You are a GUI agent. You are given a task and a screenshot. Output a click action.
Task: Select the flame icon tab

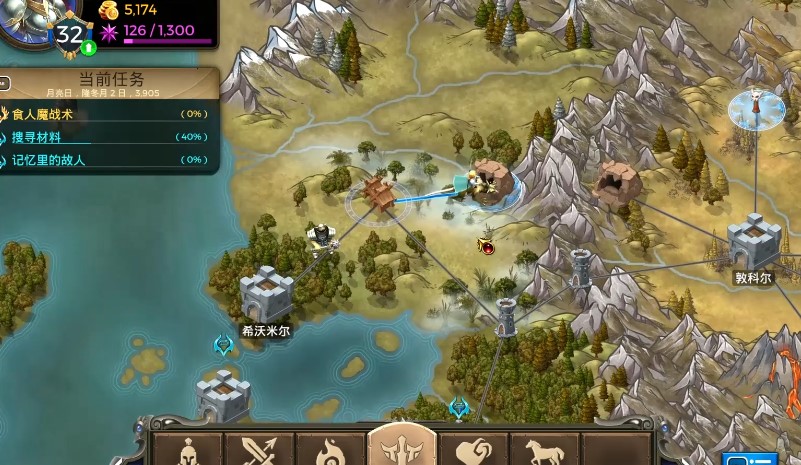point(330,450)
